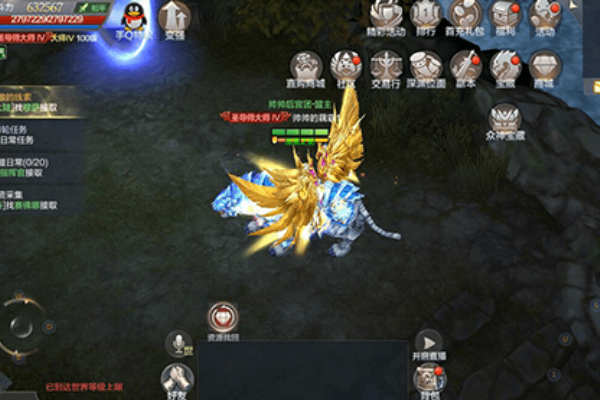
Task: Open the 众神宝藏 gods' treasure icon
Action: coord(505,120)
